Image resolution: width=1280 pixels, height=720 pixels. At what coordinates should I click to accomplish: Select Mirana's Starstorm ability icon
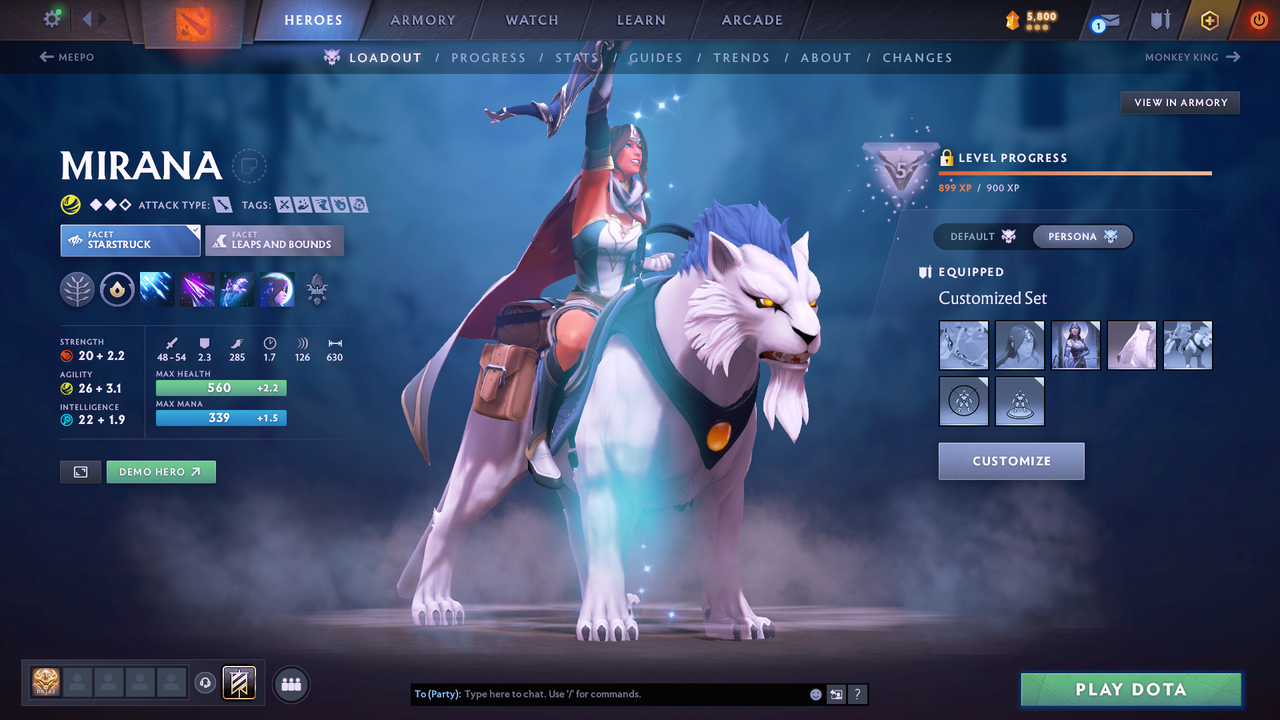click(x=156, y=290)
